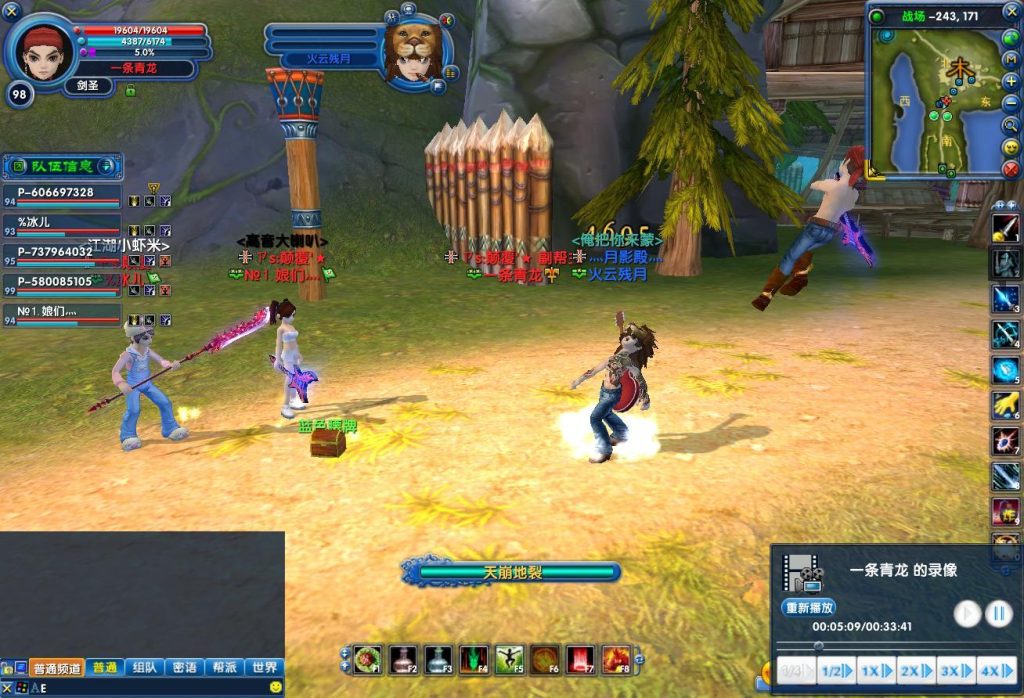This screenshot has width=1024, height=698.
Task: Select party member 冰儿 in team list
Action: point(62,224)
